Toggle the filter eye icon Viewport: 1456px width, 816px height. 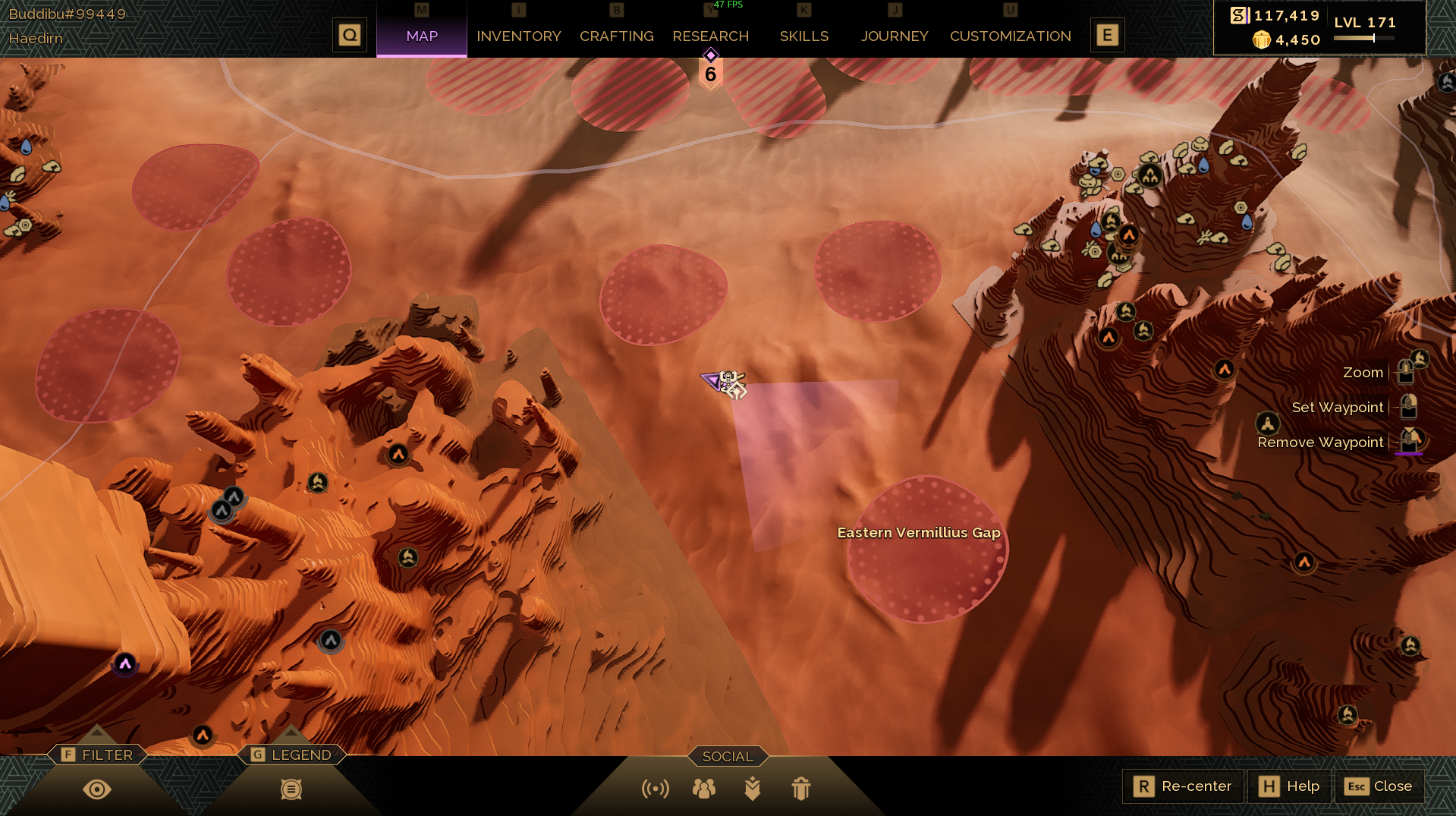point(97,789)
